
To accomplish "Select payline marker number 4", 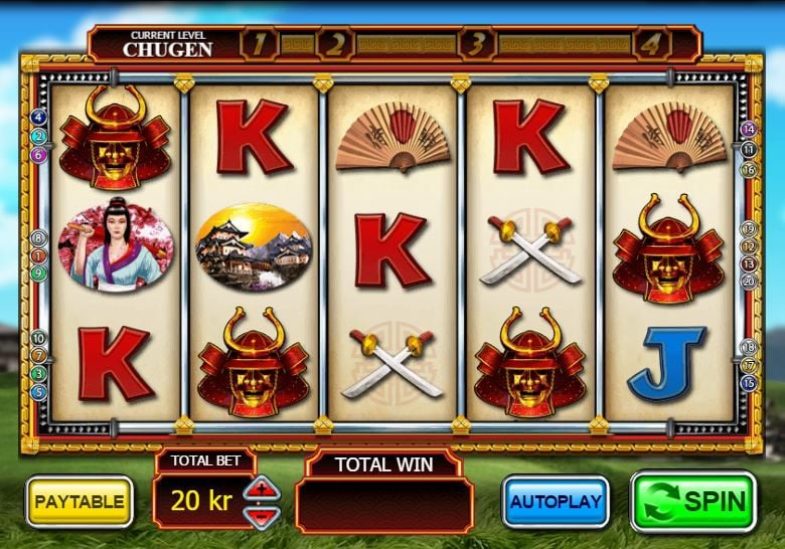I will click(39, 117).
